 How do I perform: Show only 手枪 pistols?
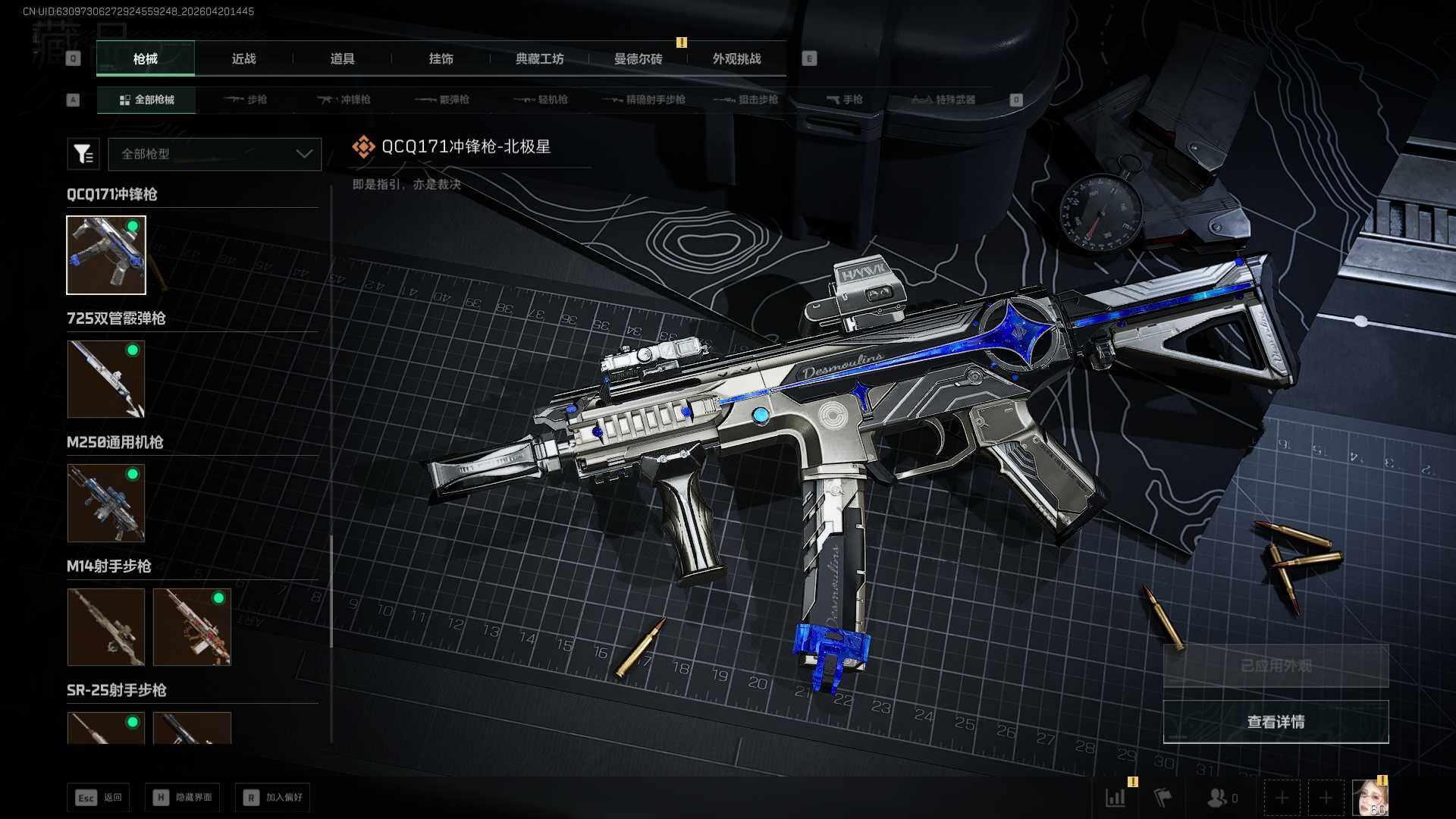[x=844, y=99]
